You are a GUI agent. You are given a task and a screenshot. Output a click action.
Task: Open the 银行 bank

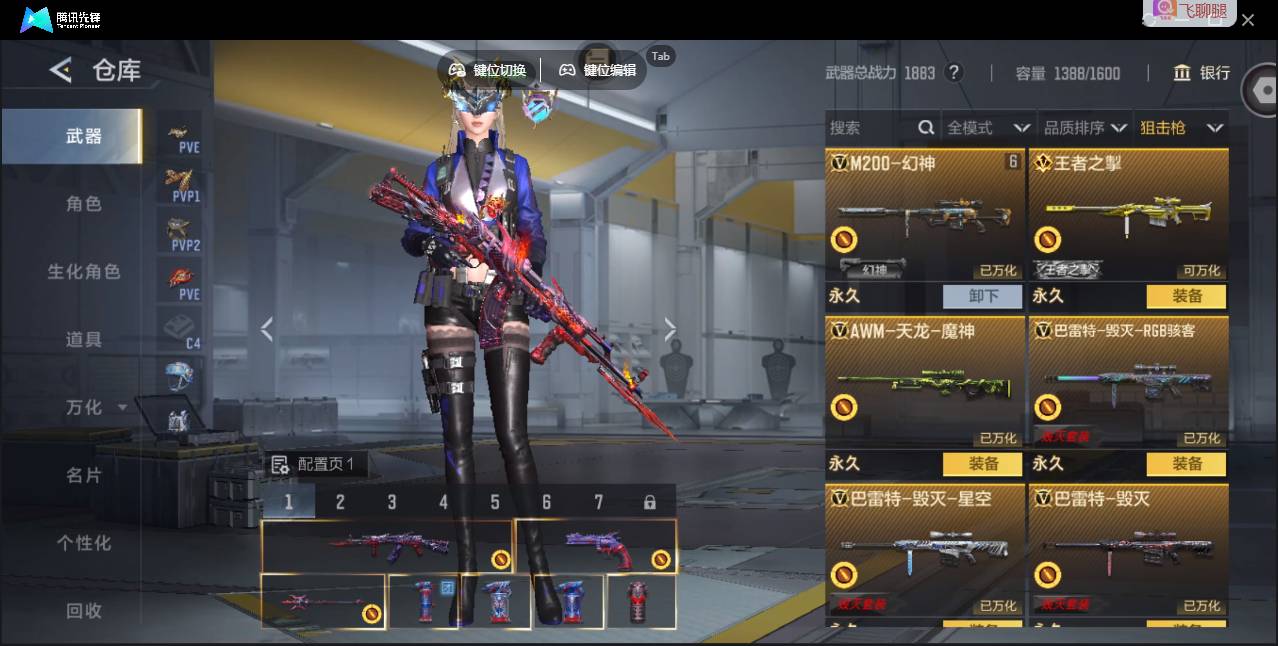coord(1202,73)
